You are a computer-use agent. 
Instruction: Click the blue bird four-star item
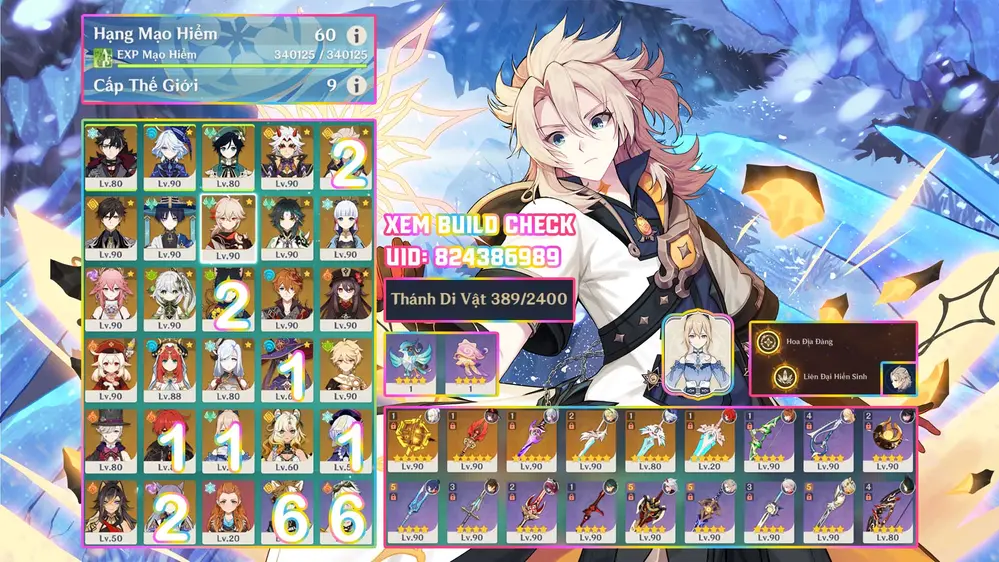click(412, 362)
